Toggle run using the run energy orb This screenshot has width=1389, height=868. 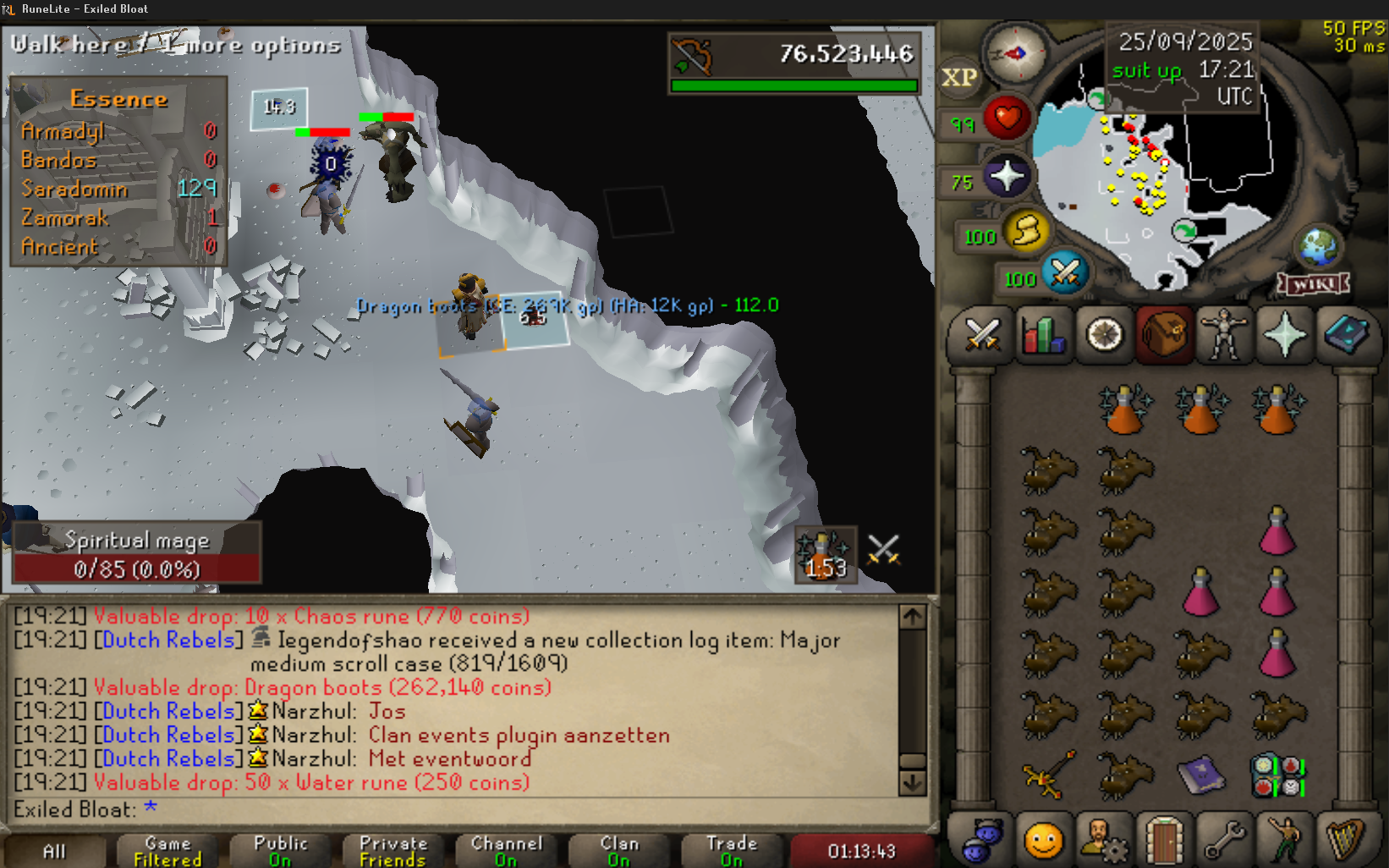(x=1026, y=231)
